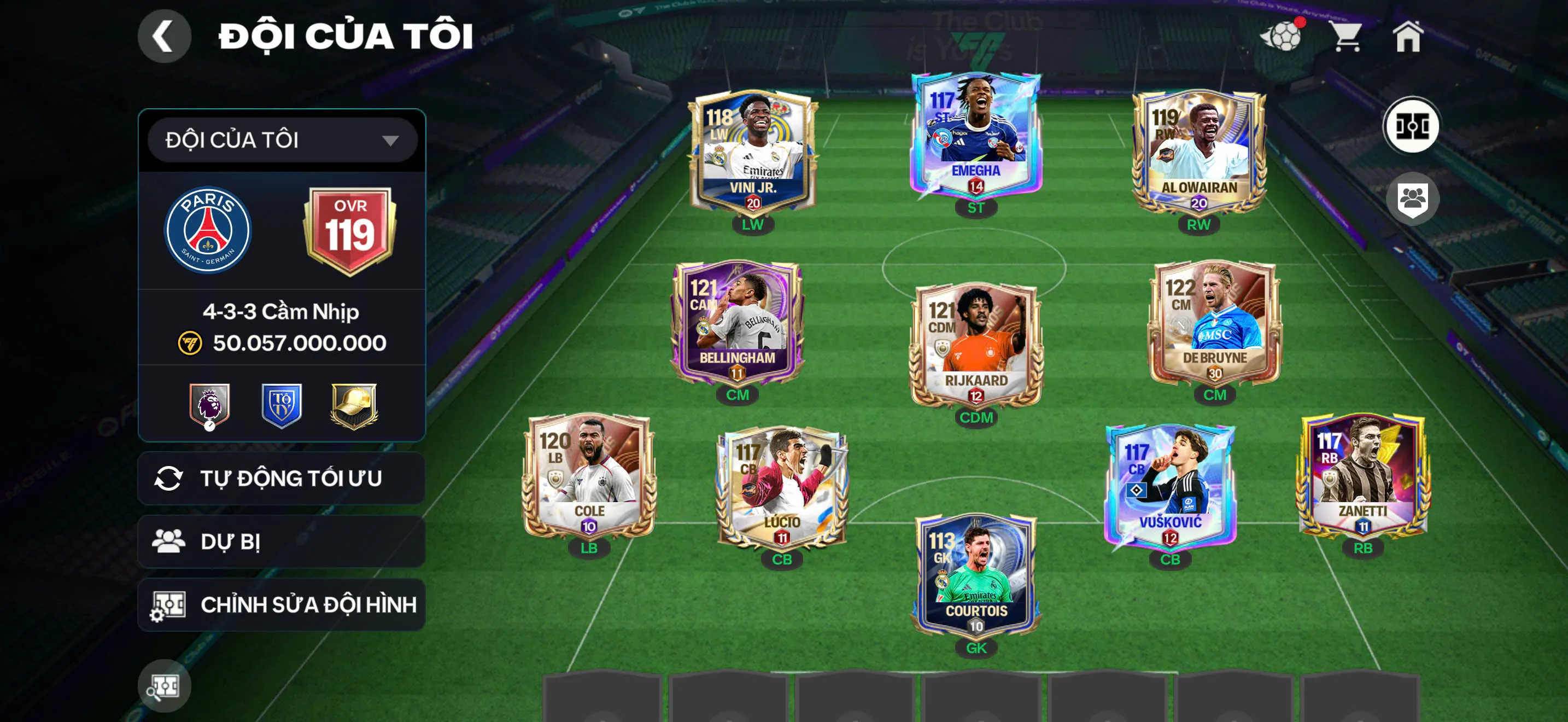Open the shopping cart store
1568x722 pixels.
pyautogui.click(x=1347, y=37)
